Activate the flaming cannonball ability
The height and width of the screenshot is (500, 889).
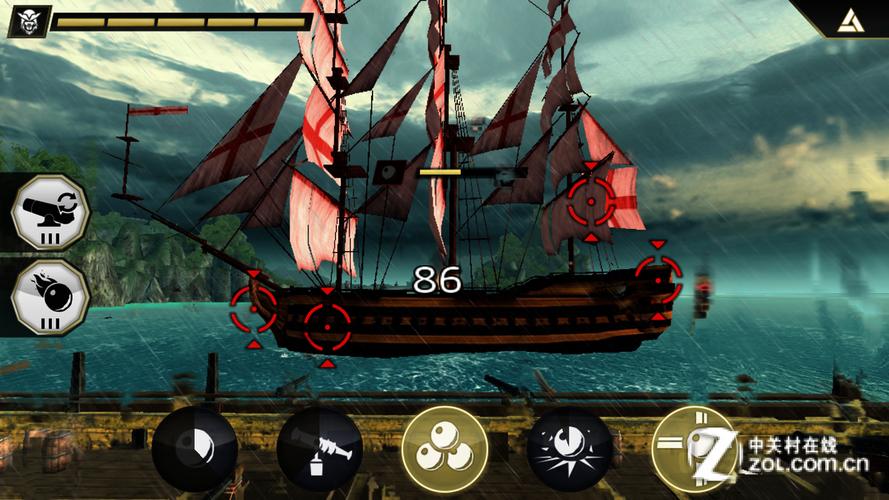click(50, 297)
